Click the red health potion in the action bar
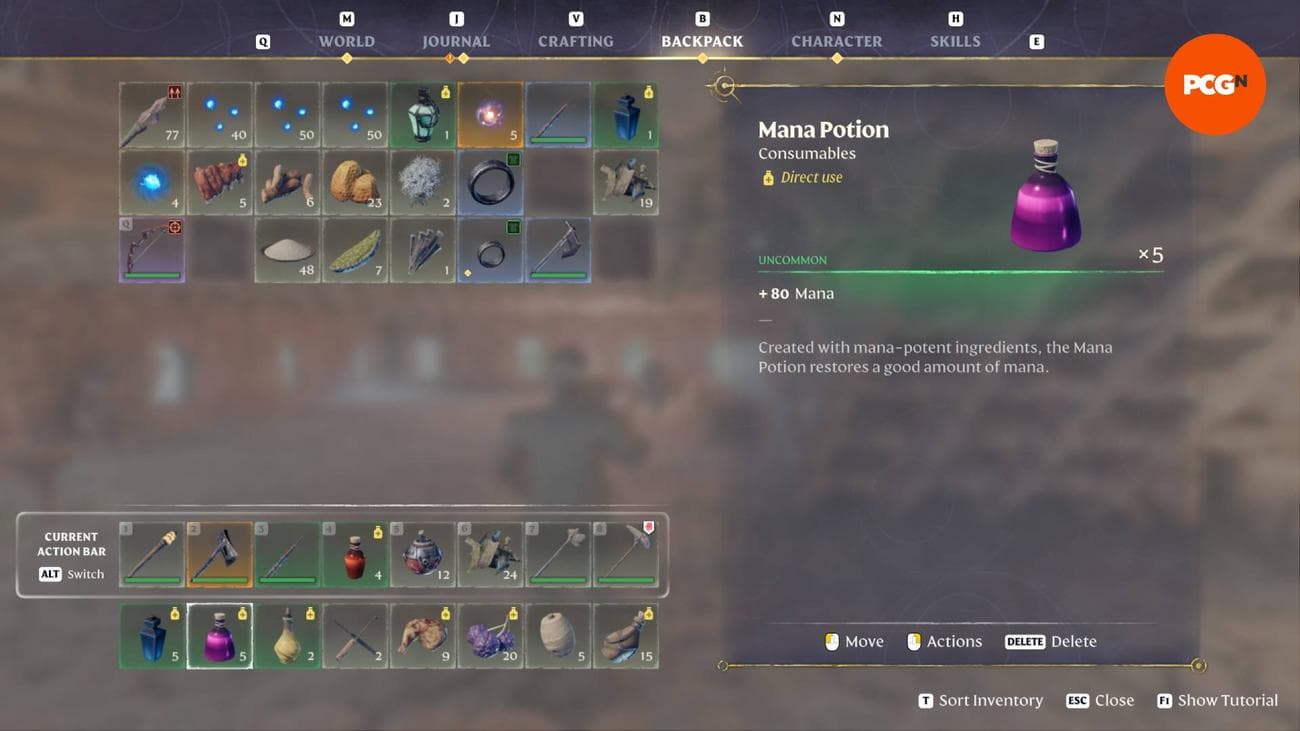 point(355,553)
